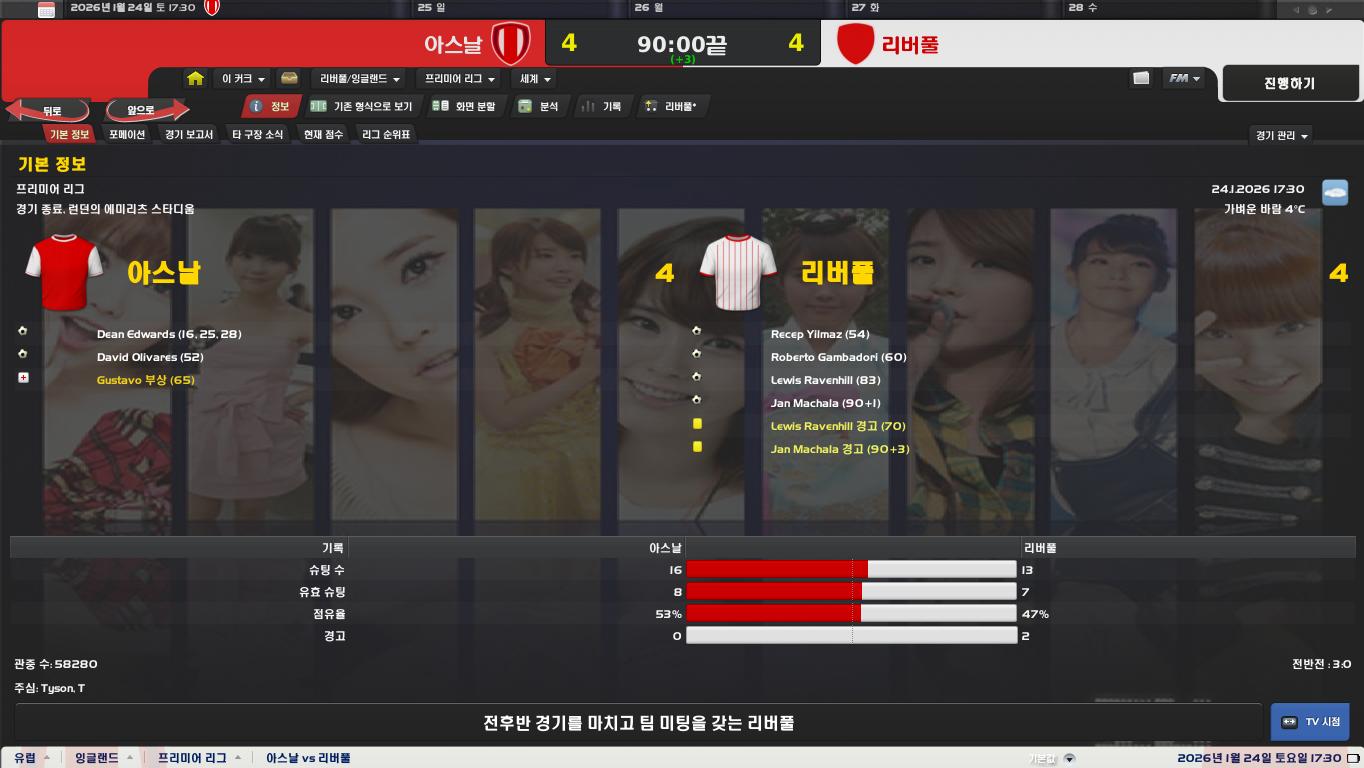Select the 기존 형식으로 보기 view option
The height and width of the screenshot is (768, 1364).
pyautogui.click(x=362, y=106)
